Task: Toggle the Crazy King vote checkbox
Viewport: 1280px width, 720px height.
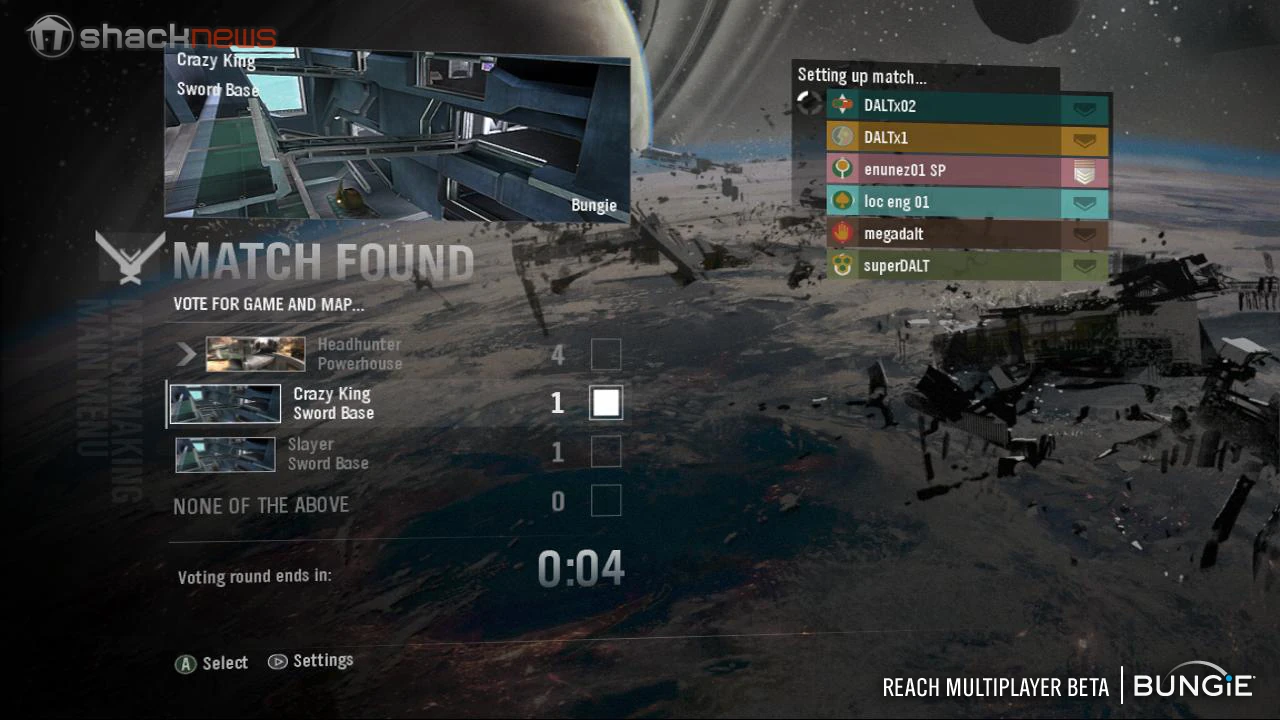Action: click(606, 402)
